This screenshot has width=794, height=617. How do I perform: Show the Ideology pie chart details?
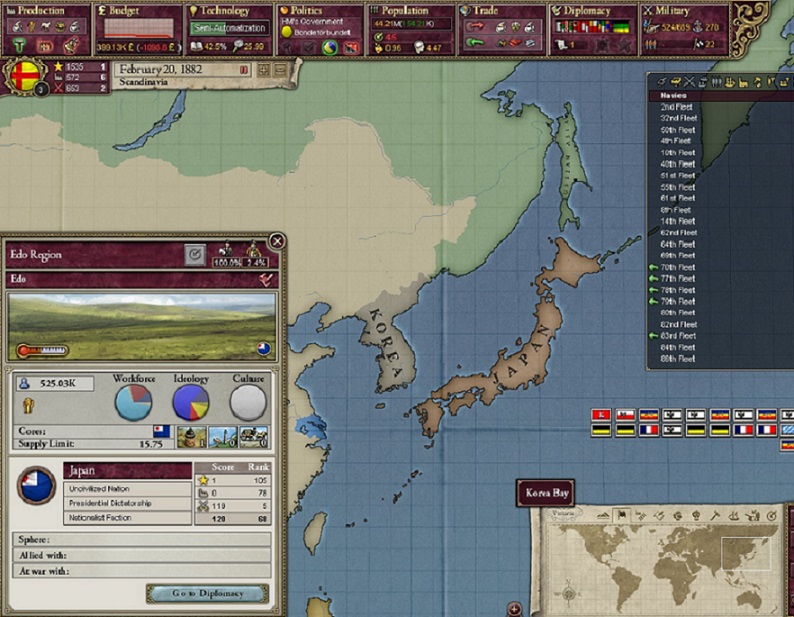click(190, 400)
